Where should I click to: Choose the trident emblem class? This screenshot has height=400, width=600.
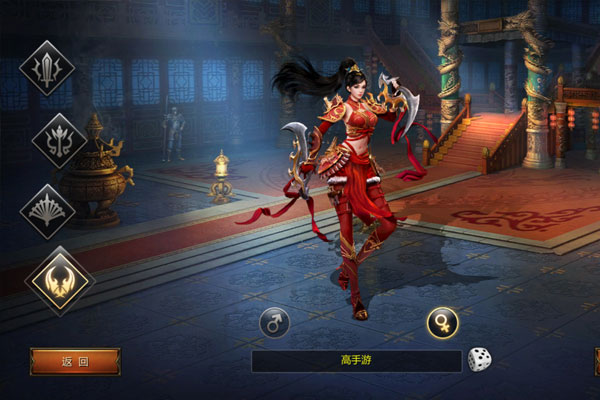58,140
